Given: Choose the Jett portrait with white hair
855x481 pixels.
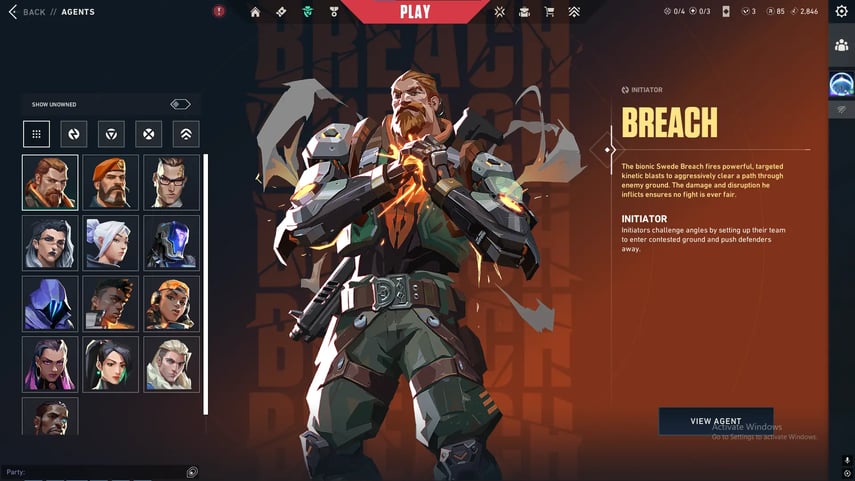Looking at the screenshot, I should 111,243.
